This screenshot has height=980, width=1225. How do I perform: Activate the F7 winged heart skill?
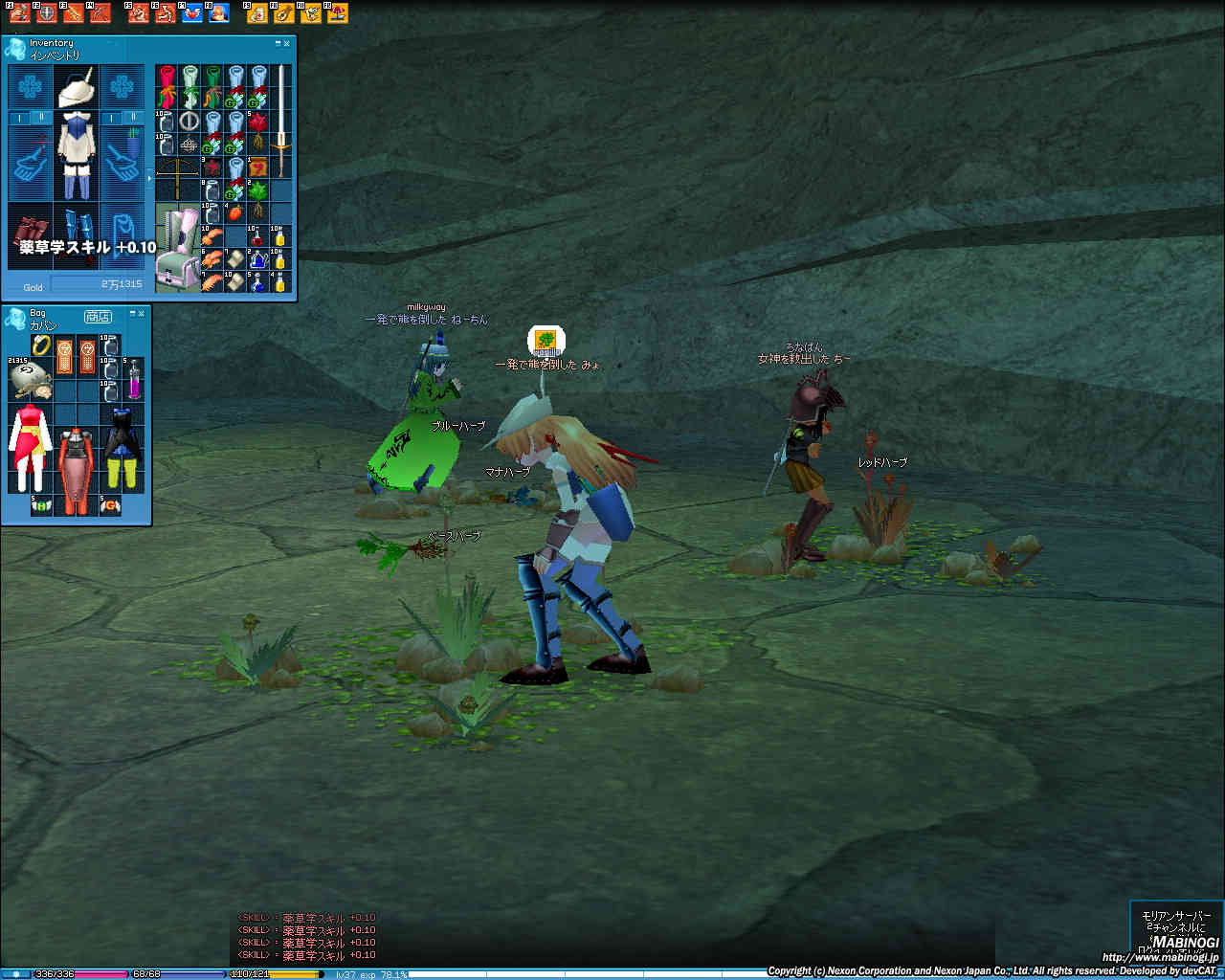(x=192, y=13)
